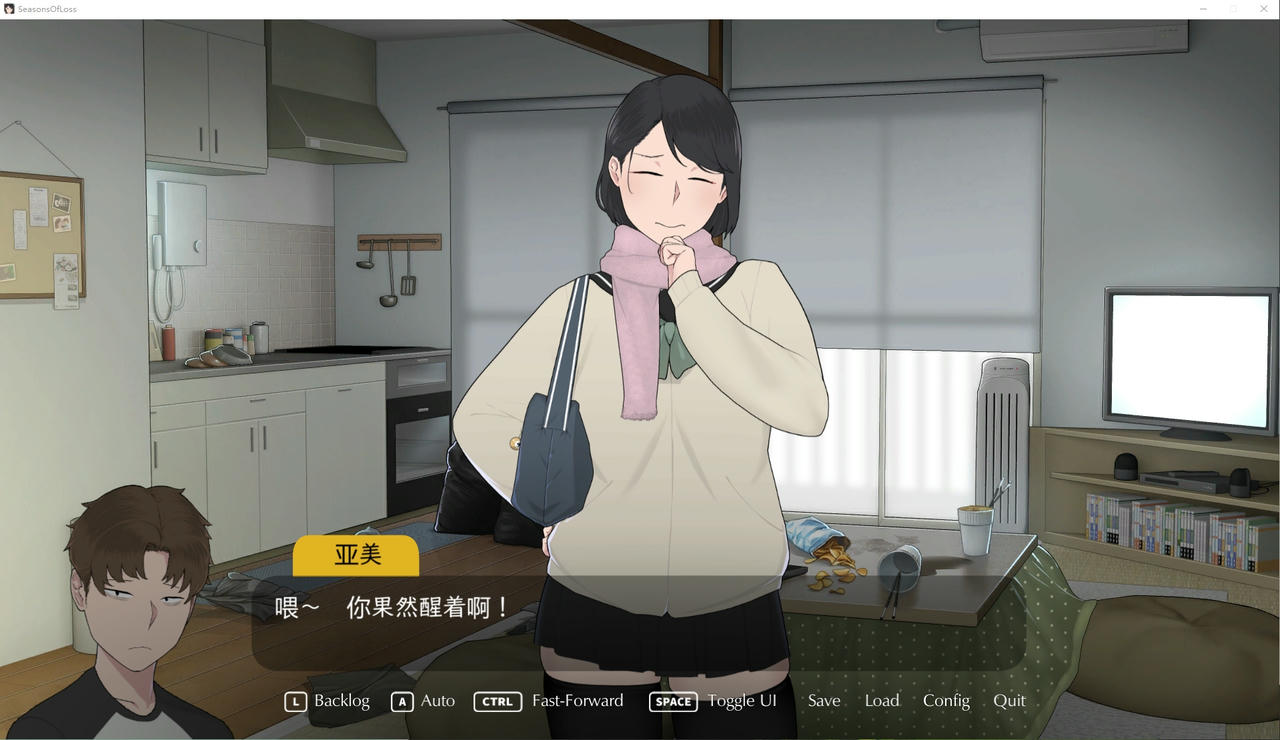
Task: Click the maximize icon in the title bar
Action: tap(1233, 8)
